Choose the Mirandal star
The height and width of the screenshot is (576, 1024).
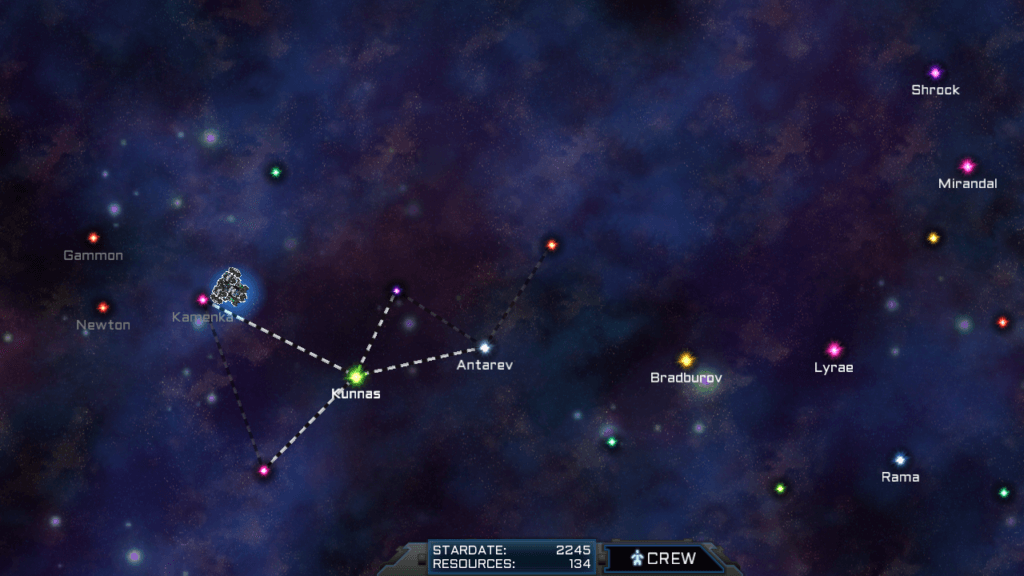tap(967, 166)
